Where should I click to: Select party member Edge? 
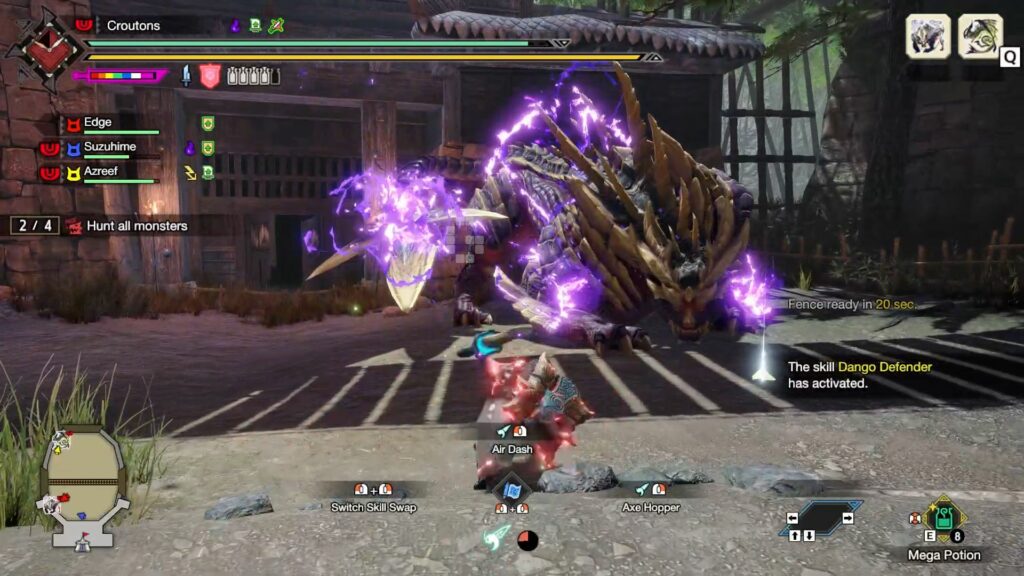click(98, 123)
